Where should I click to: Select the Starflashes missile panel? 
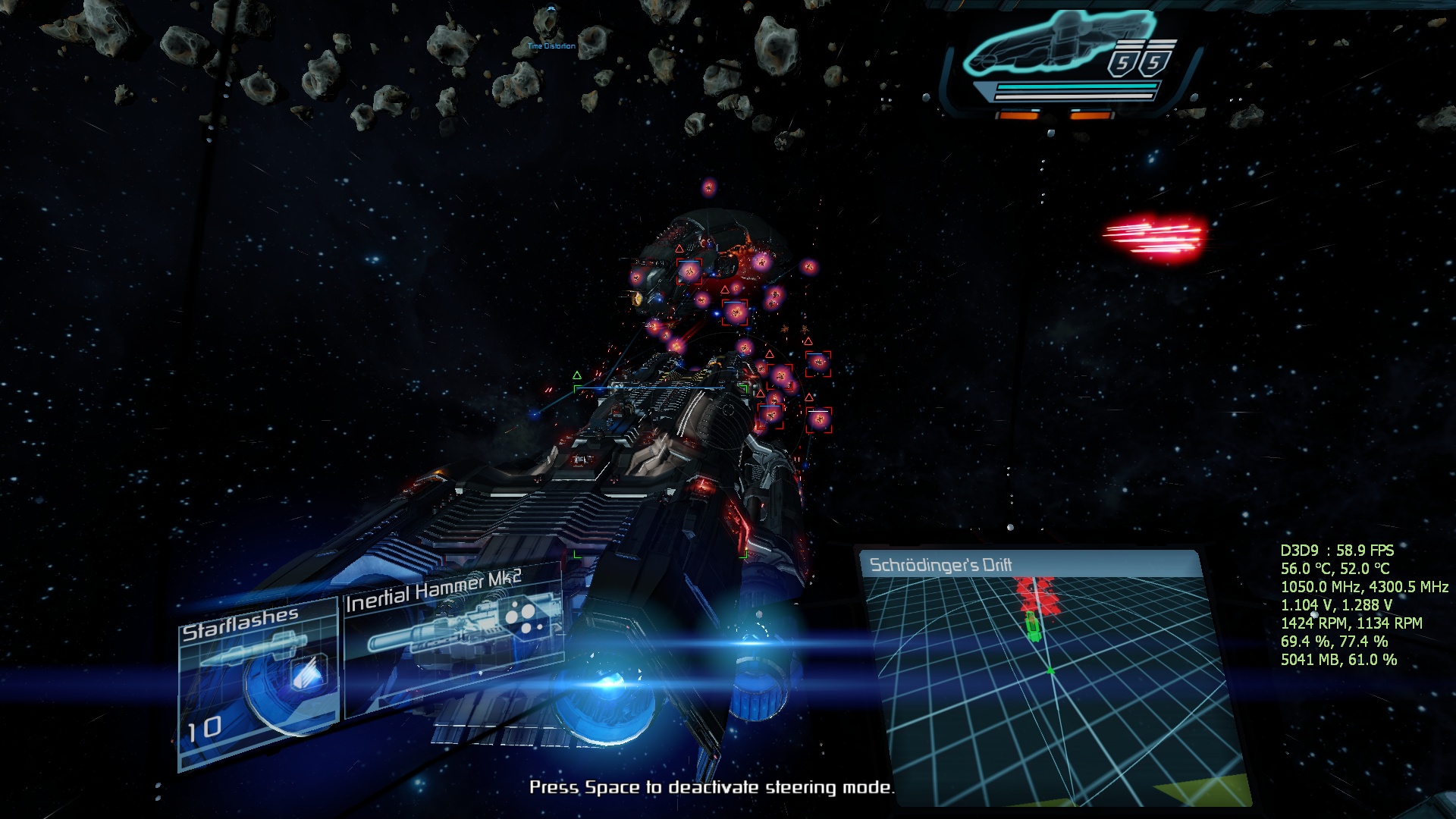(258, 682)
